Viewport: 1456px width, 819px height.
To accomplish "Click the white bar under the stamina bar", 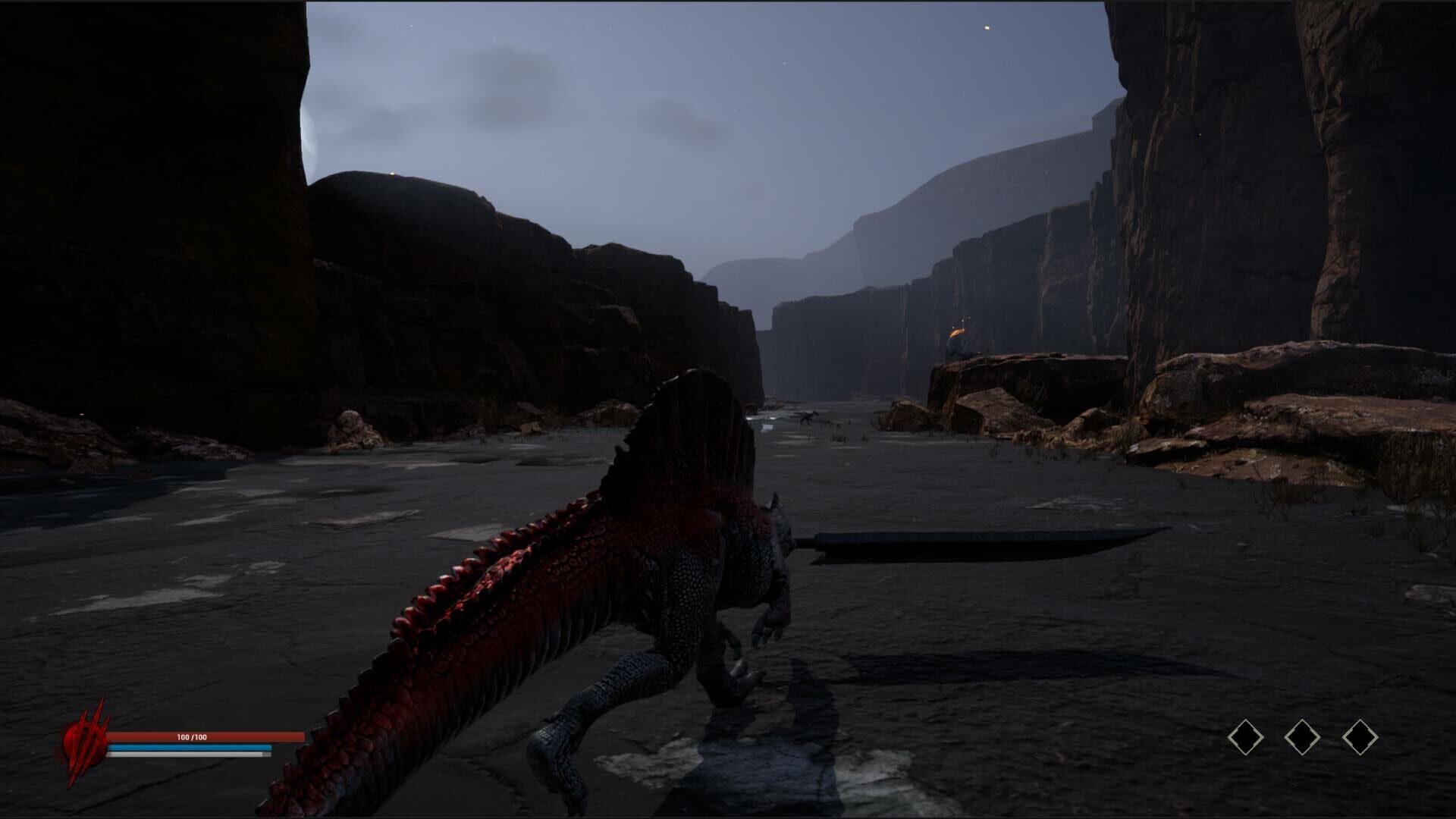I will [x=190, y=755].
